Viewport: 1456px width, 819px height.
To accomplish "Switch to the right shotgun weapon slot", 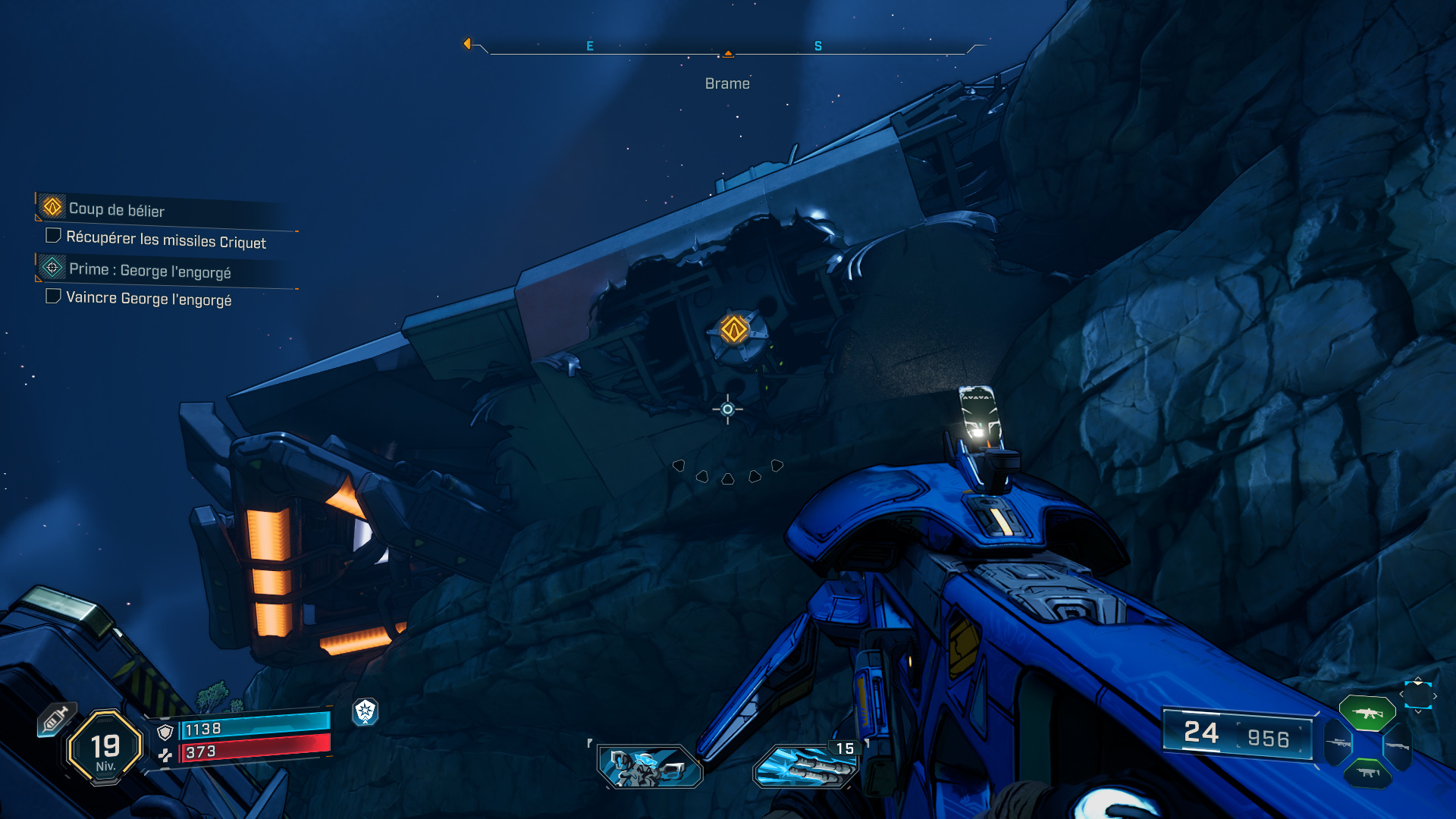I will (1397, 746).
